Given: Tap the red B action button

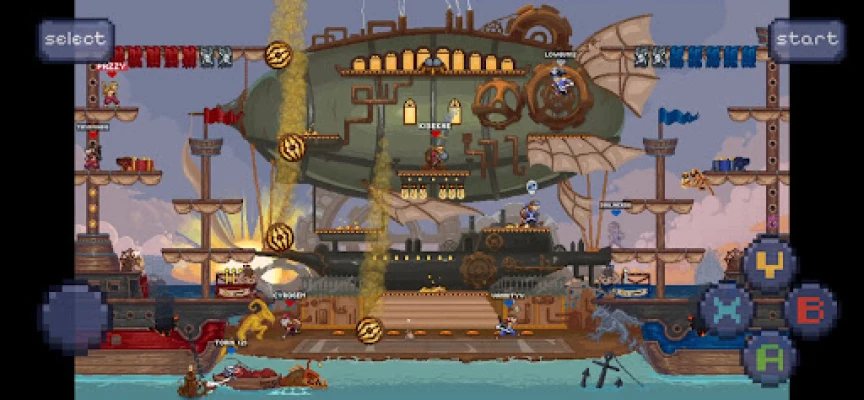Looking at the screenshot, I should tap(811, 310).
